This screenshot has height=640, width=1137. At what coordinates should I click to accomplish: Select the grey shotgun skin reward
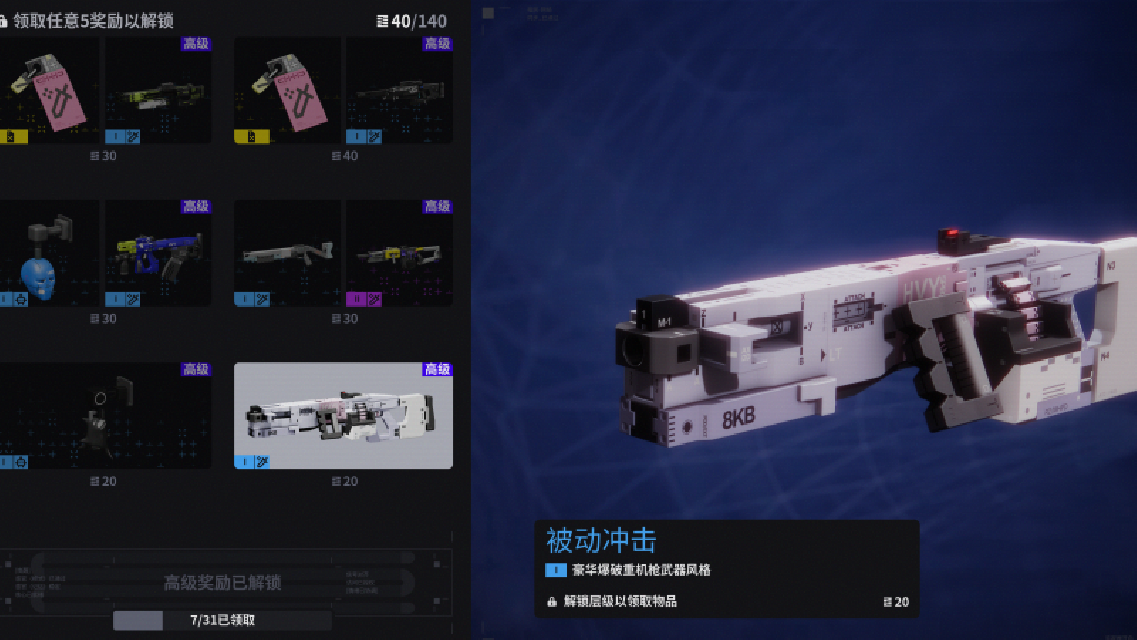[288, 253]
